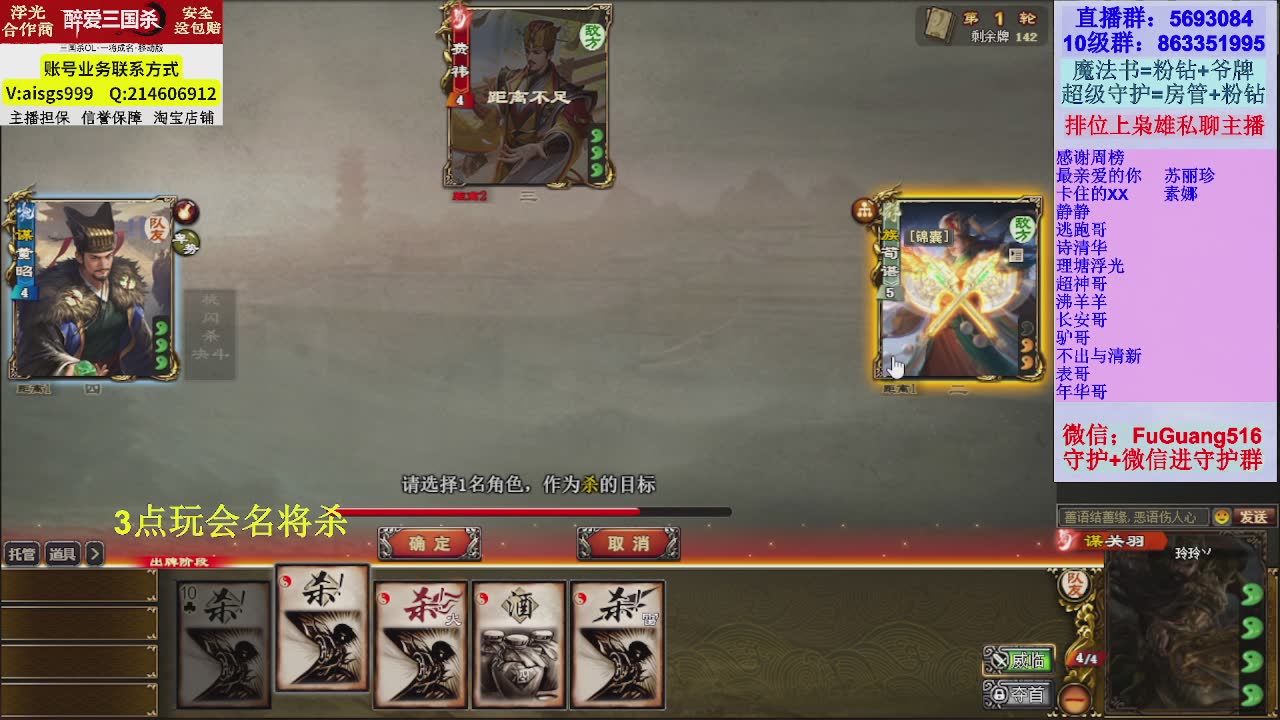Select the 10 of clubs 杀 card
Viewport: 1280px width, 720px height.
pyautogui.click(x=223, y=645)
